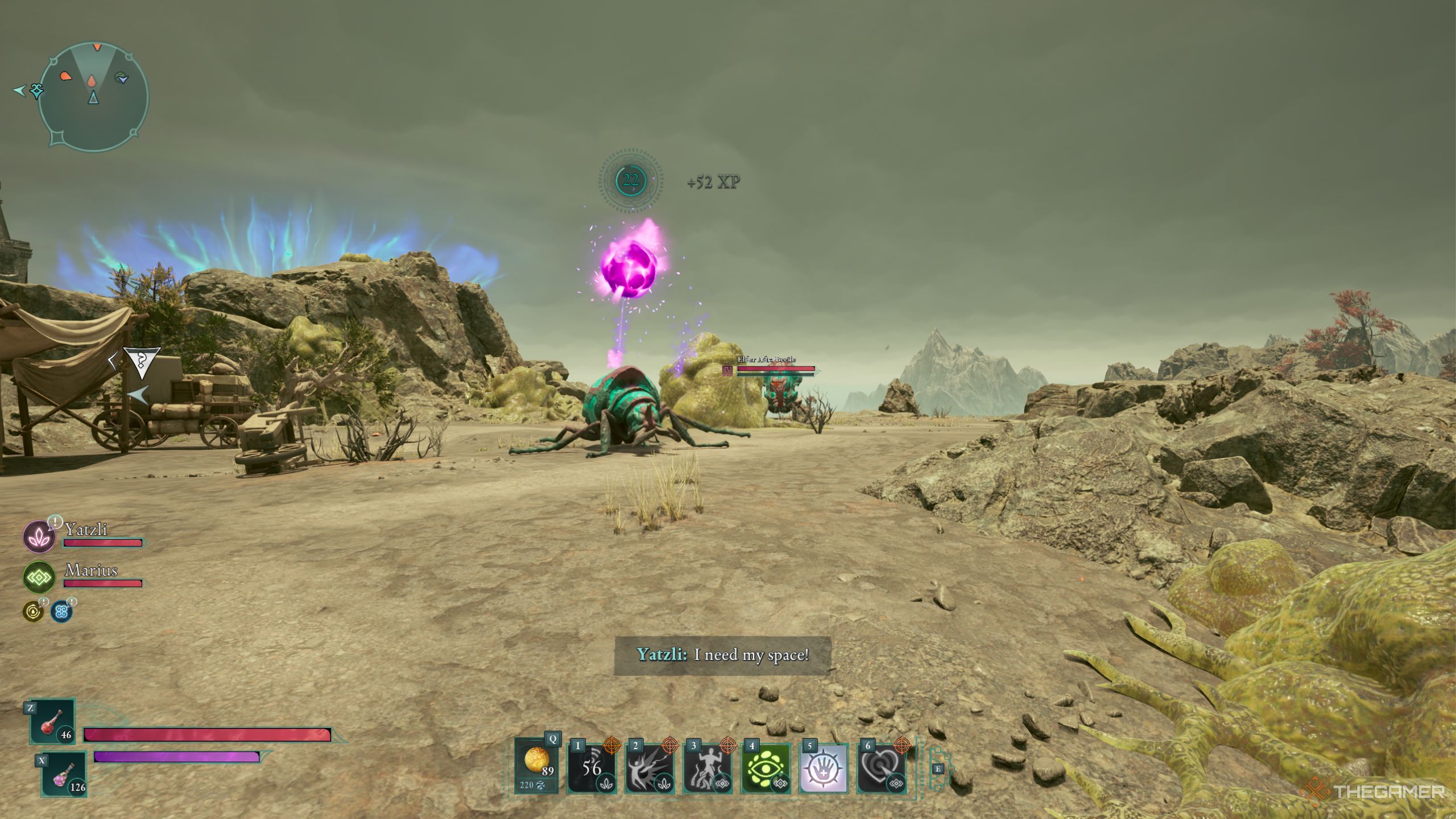Select Marius's green companion icon

pos(39,577)
